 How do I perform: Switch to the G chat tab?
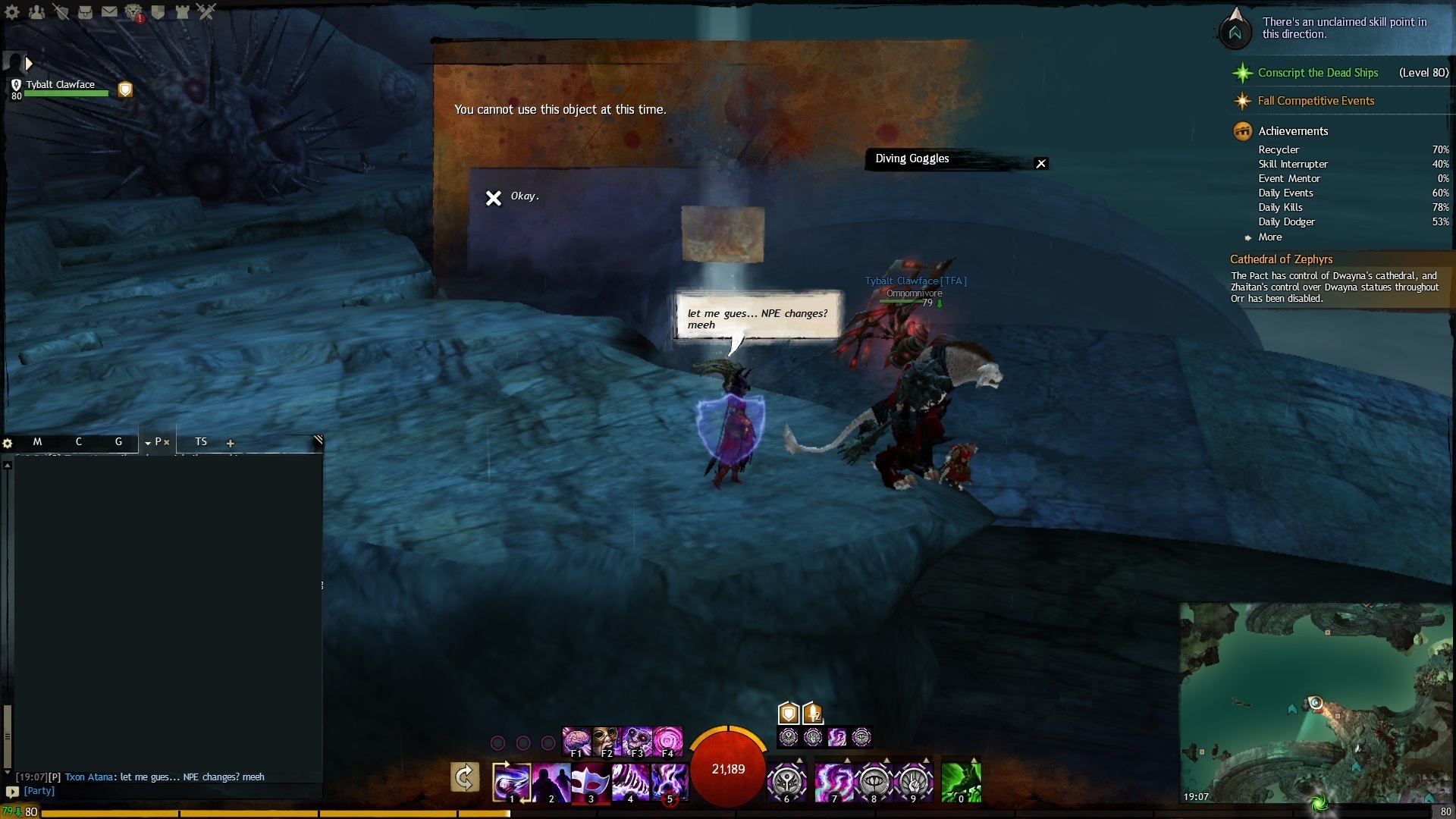(118, 442)
